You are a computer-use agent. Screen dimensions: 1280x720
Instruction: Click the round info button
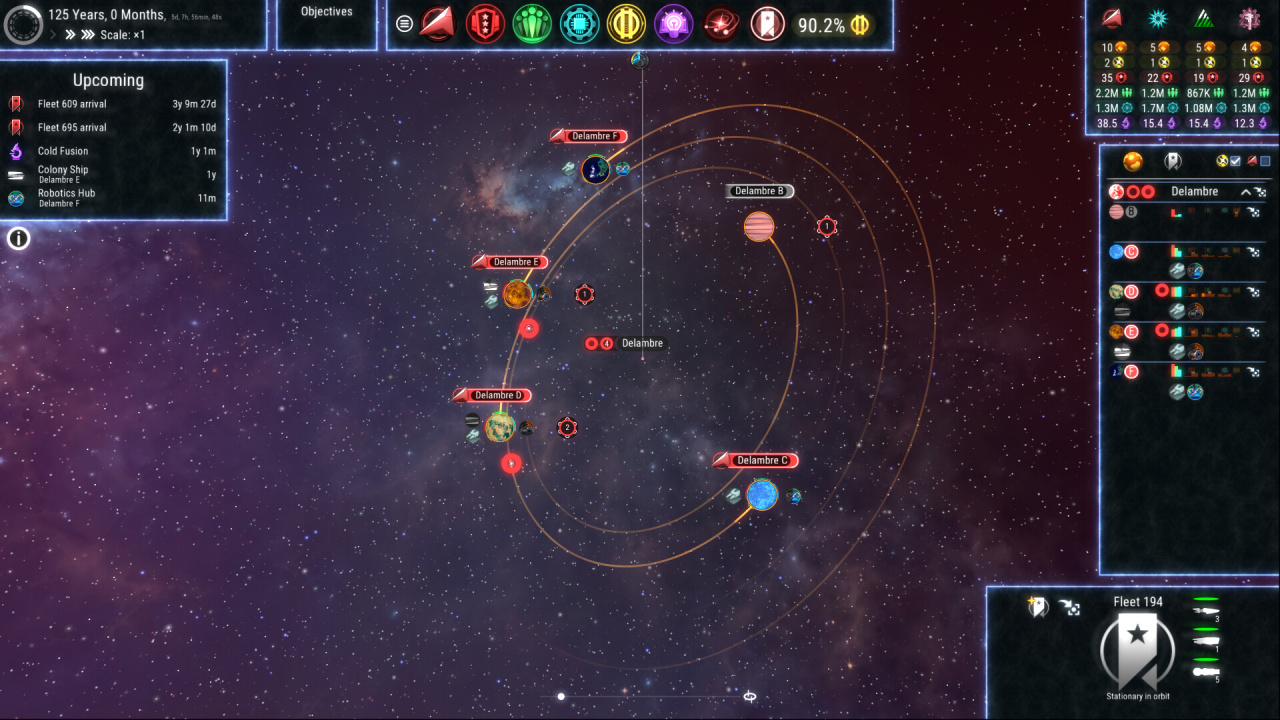pyautogui.click(x=18, y=238)
